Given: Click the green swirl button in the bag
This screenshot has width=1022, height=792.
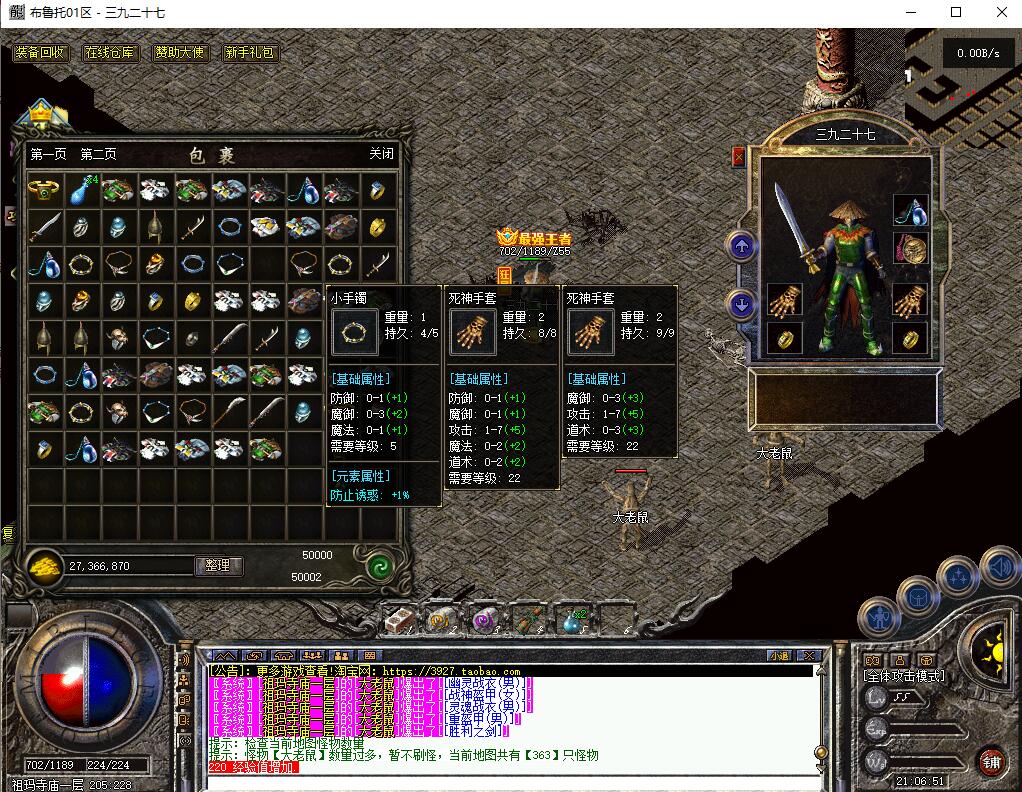Looking at the screenshot, I should click(379, 567).
